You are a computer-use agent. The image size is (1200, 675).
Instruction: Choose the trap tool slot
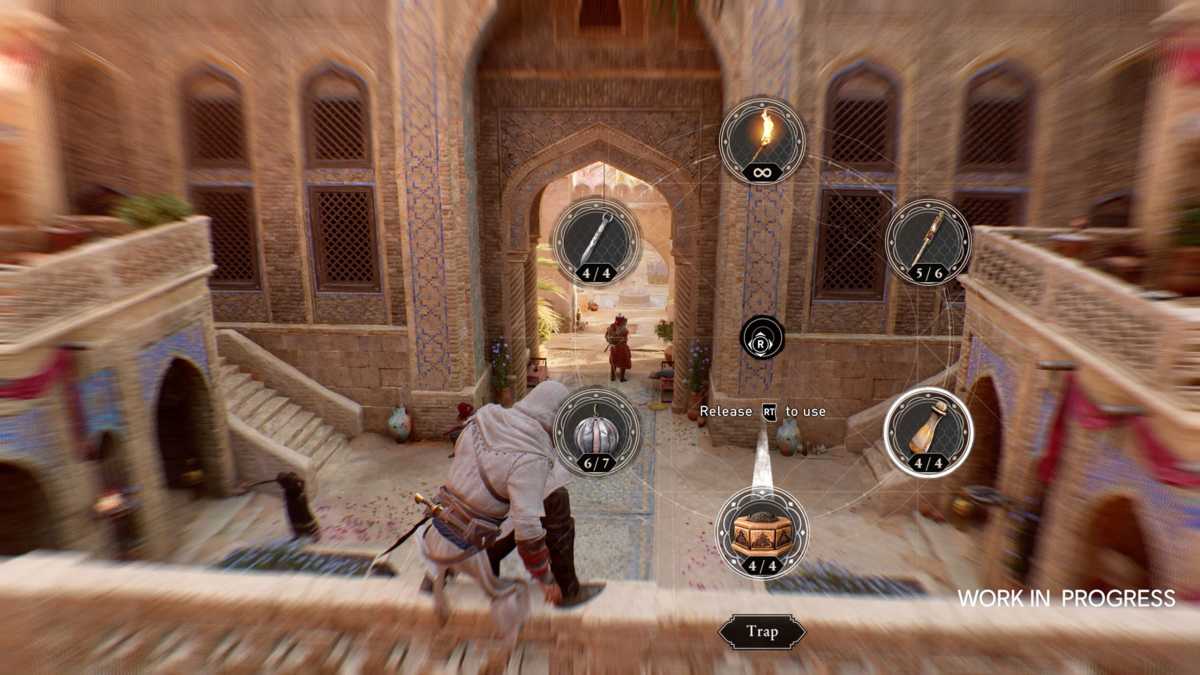762,532
